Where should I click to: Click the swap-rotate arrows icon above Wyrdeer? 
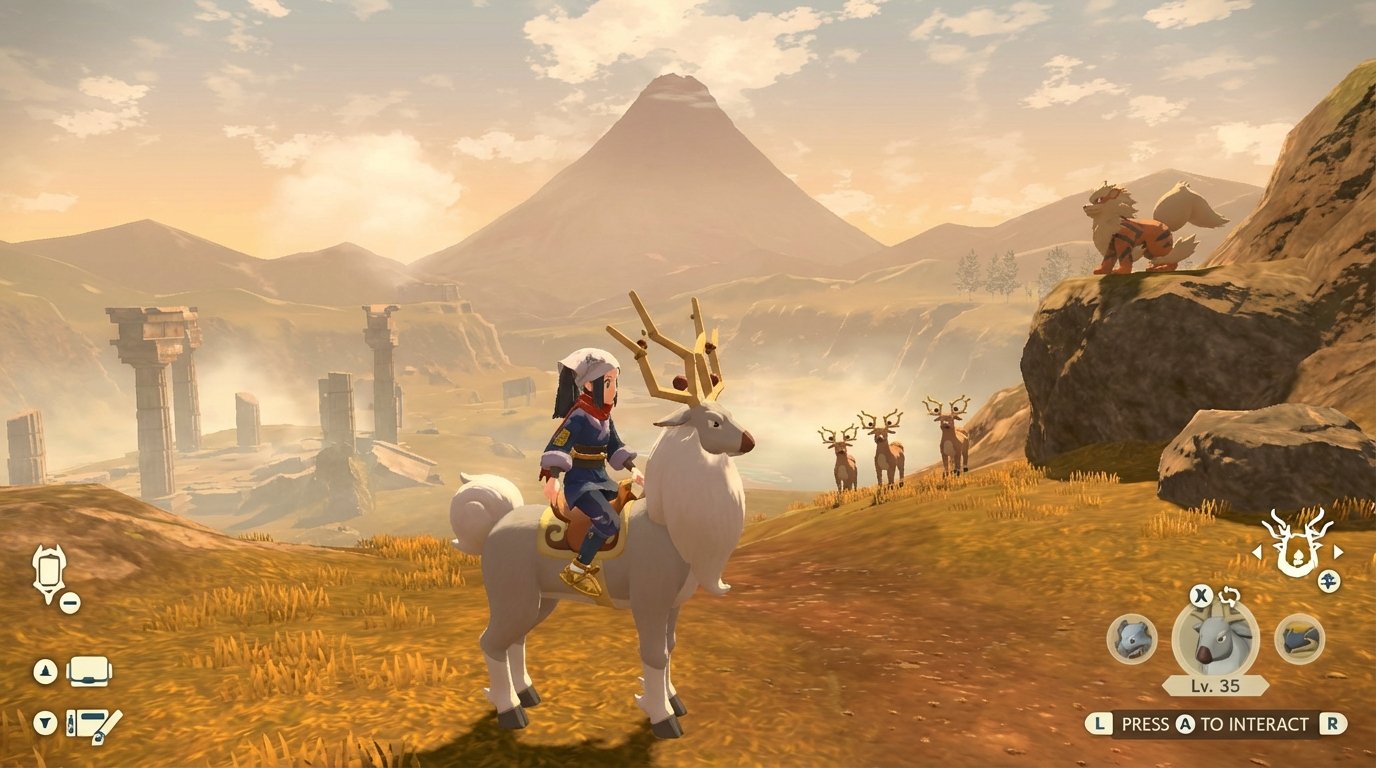1229,596
